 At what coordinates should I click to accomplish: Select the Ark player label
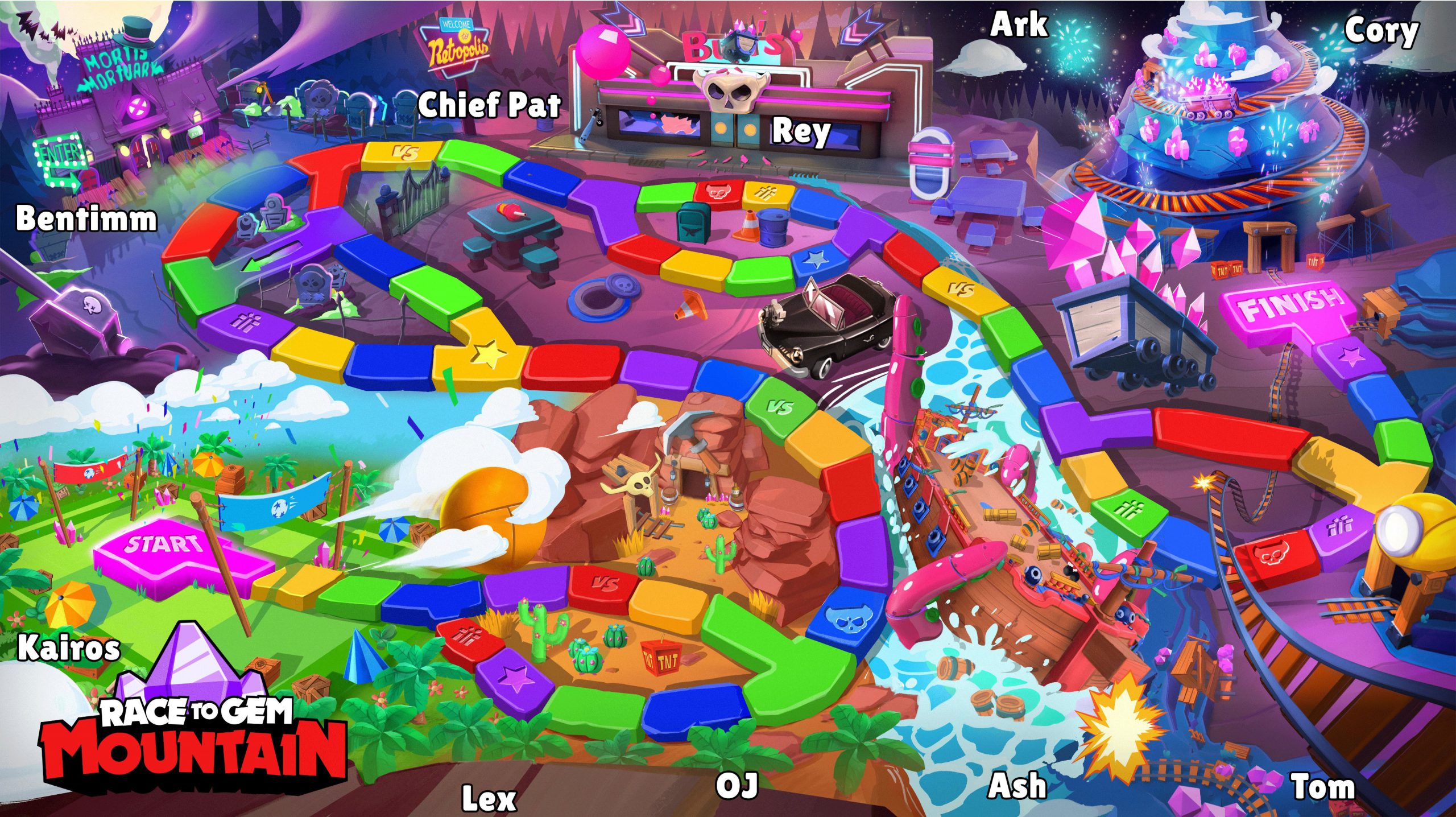click(1019, 24)
